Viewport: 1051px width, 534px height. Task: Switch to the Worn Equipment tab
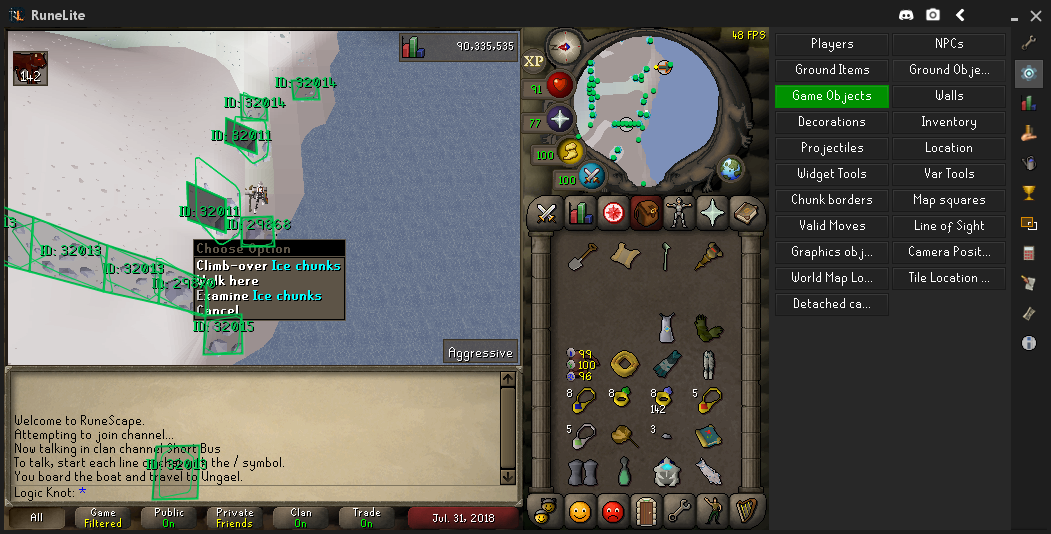679,213
